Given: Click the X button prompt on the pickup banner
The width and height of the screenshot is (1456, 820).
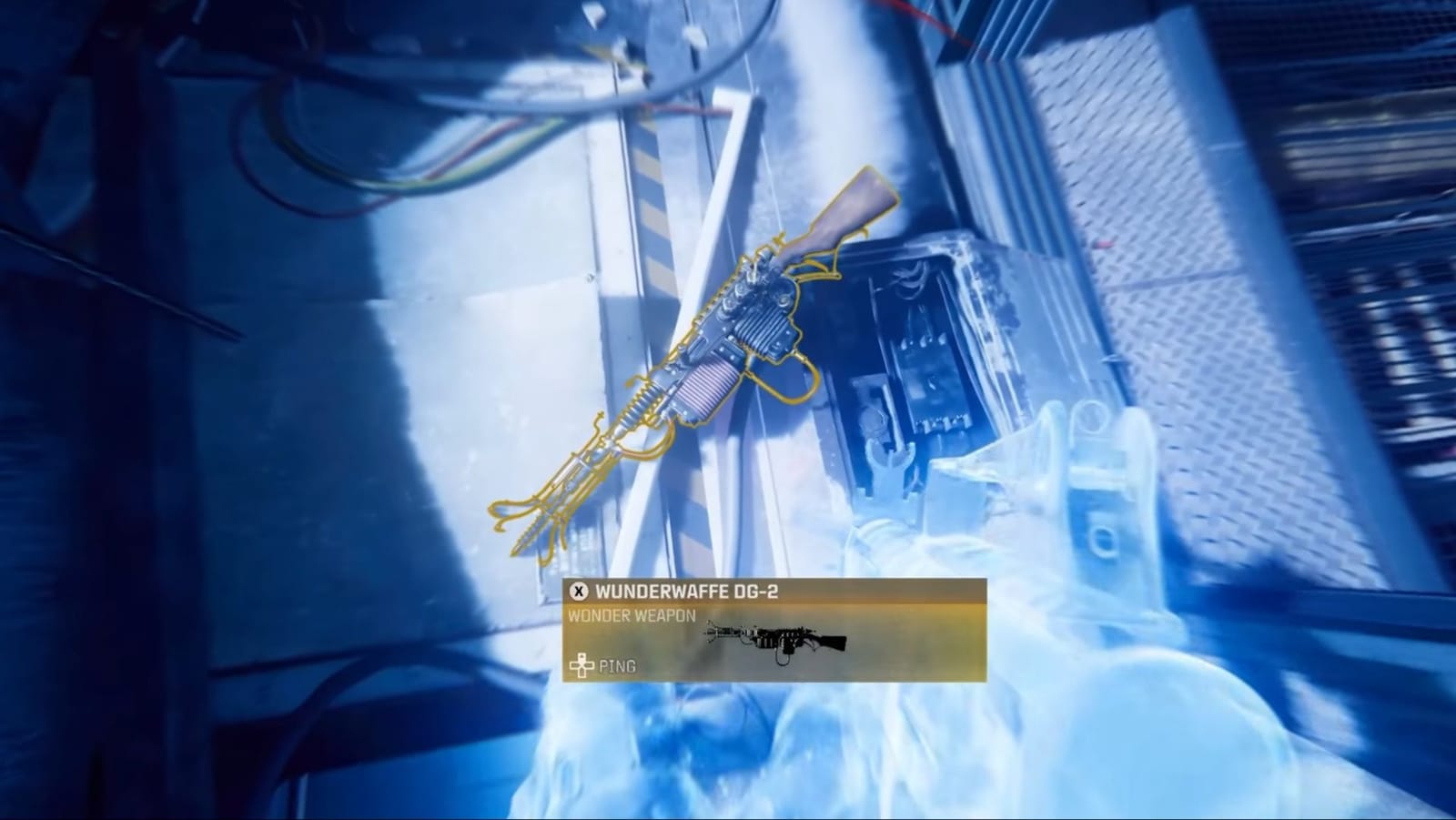Looking at the screenshot, I should tap(579, 592).
